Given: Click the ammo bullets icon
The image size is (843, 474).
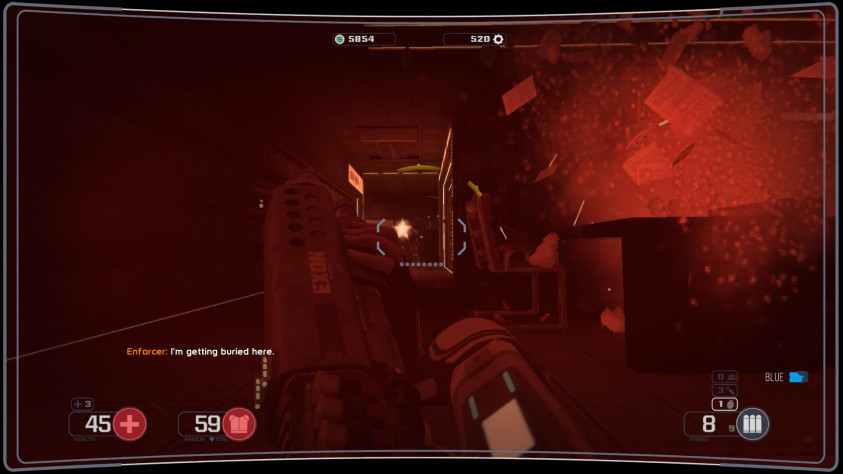Looking at the screenshot, I should tap(752, 424).
